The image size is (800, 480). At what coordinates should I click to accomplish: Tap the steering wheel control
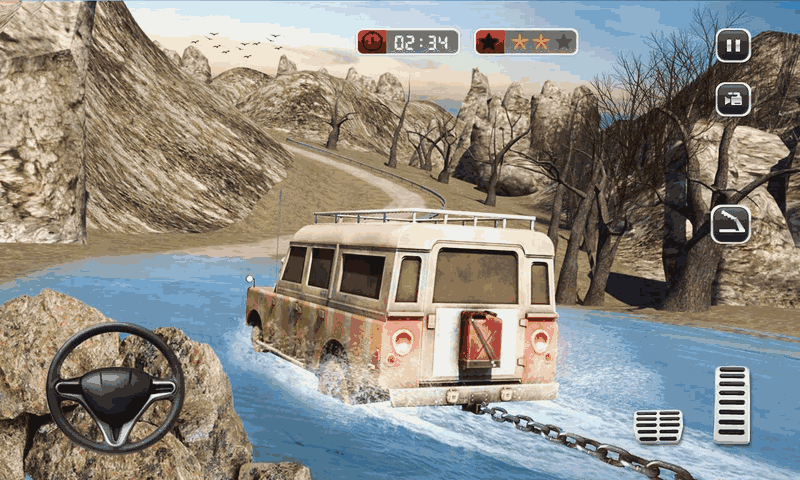115,387
